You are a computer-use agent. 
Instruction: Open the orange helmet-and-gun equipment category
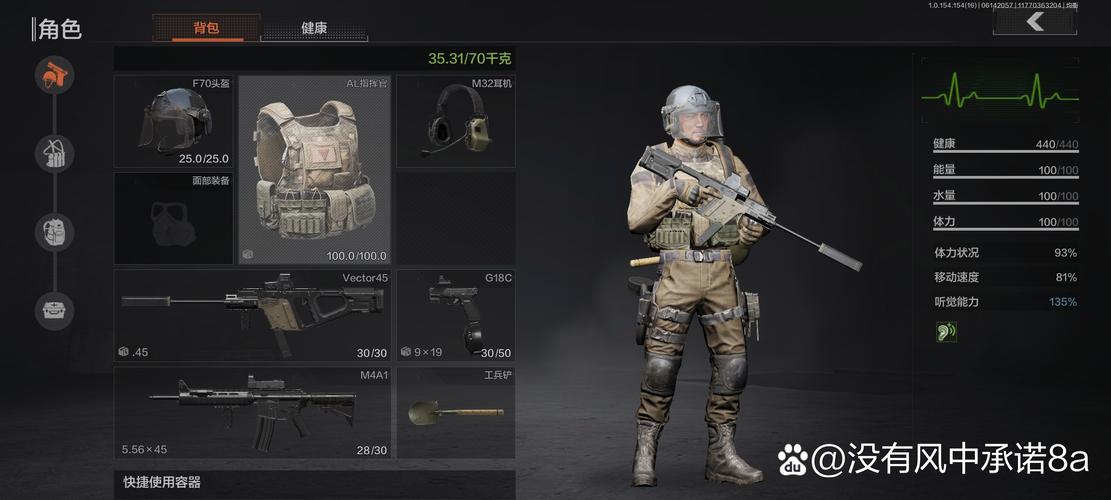point(55,75)
